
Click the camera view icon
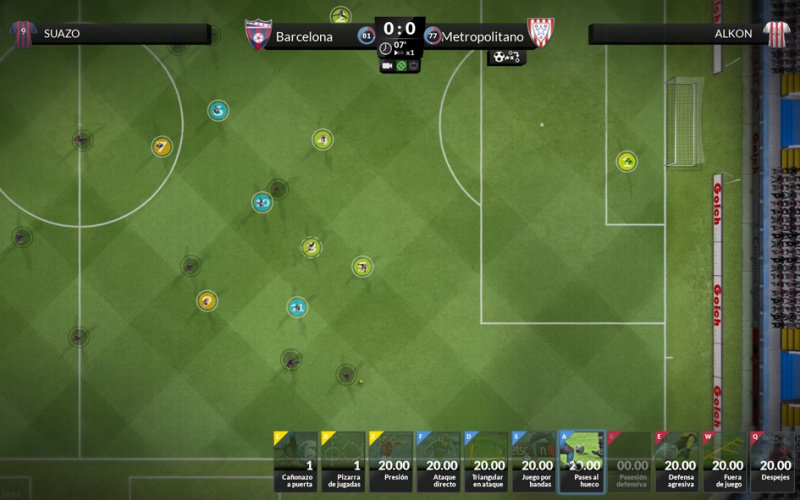pos(387,66)
